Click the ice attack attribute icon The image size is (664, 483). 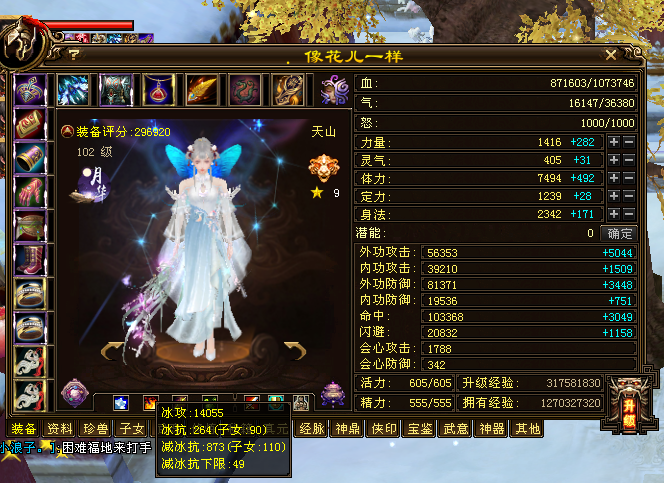[x=120, y=403]
